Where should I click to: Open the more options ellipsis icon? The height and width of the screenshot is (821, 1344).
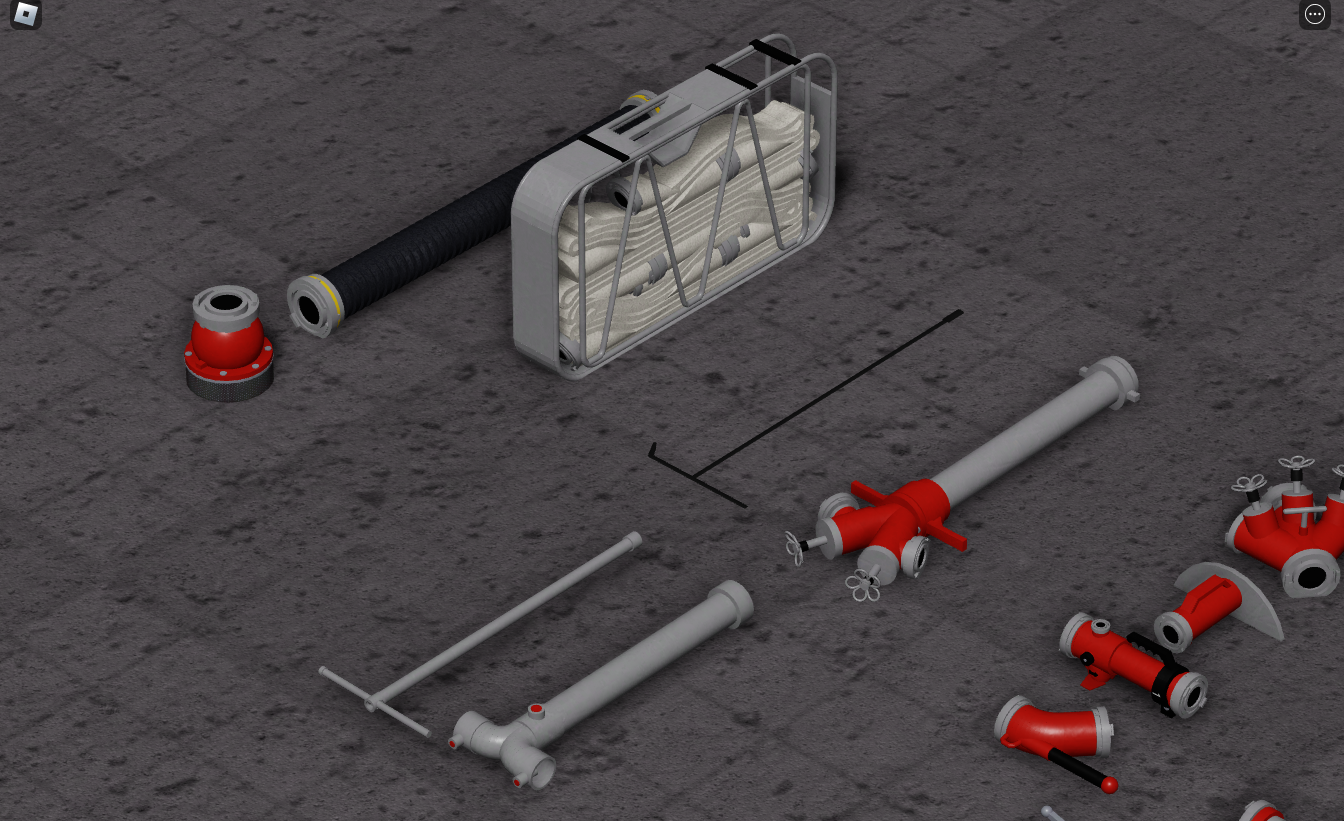1315,13
